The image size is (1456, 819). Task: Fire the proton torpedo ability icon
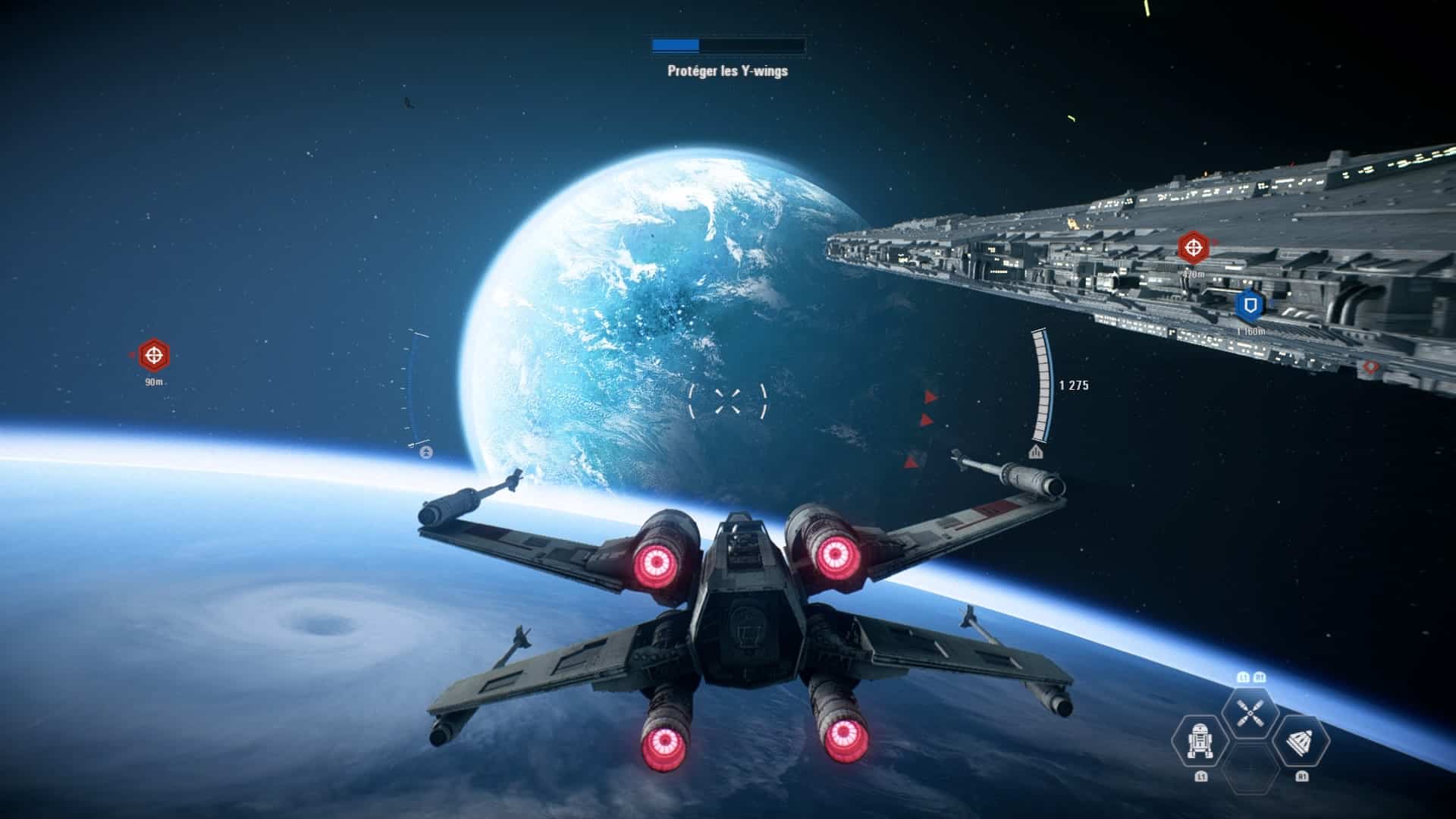point(1300,741)
